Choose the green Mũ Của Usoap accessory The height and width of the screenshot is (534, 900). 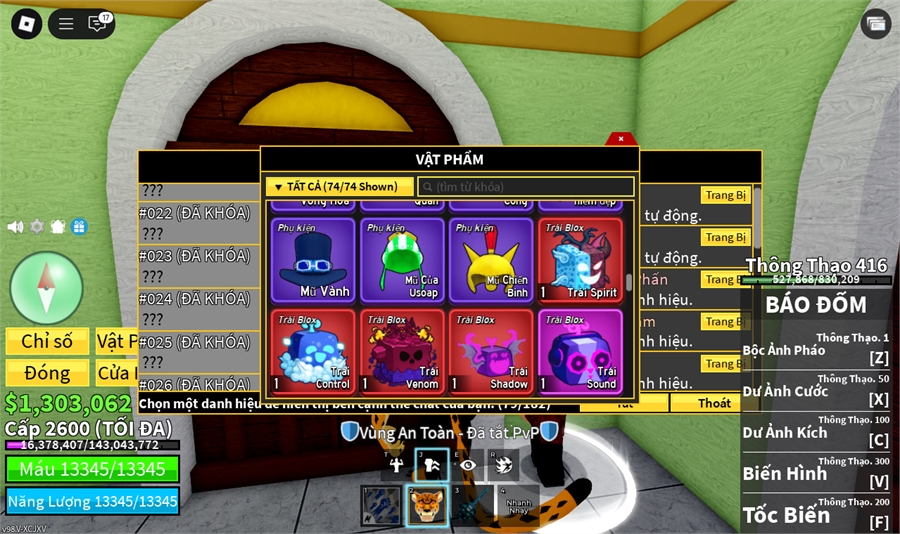(x=401, y=259)
